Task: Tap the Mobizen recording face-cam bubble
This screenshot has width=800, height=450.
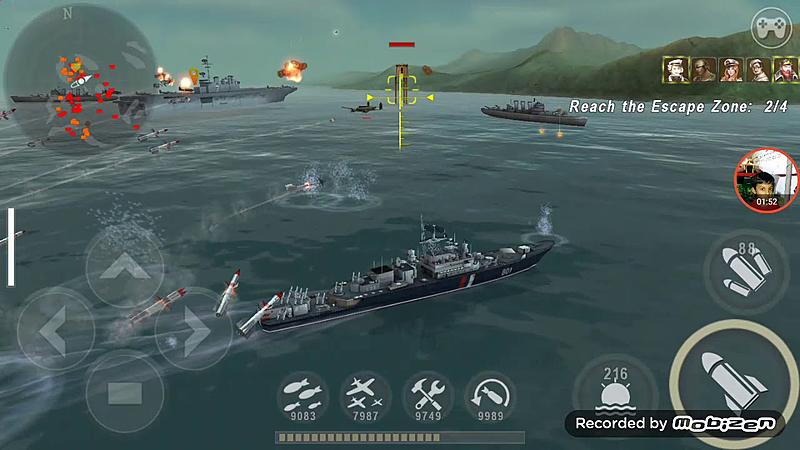Action: pos(766,181)
